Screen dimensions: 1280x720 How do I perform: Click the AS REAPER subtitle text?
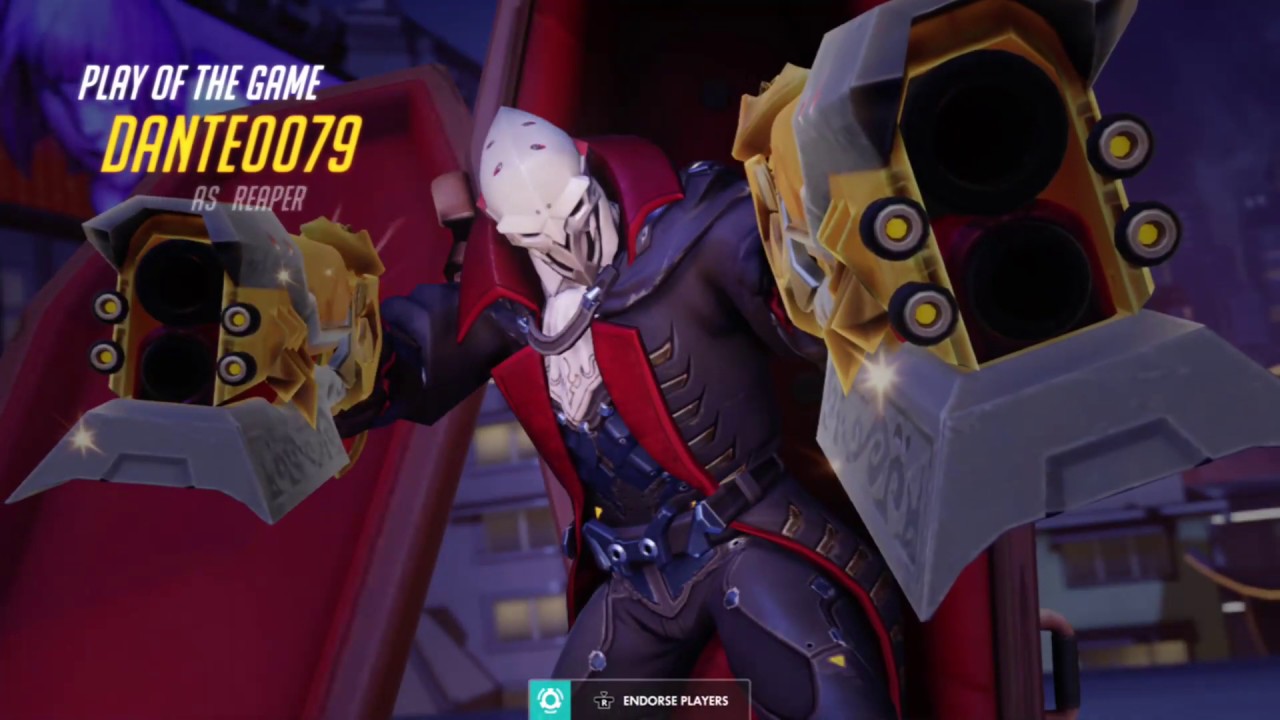pyautogui.click(x=247, y=198)
